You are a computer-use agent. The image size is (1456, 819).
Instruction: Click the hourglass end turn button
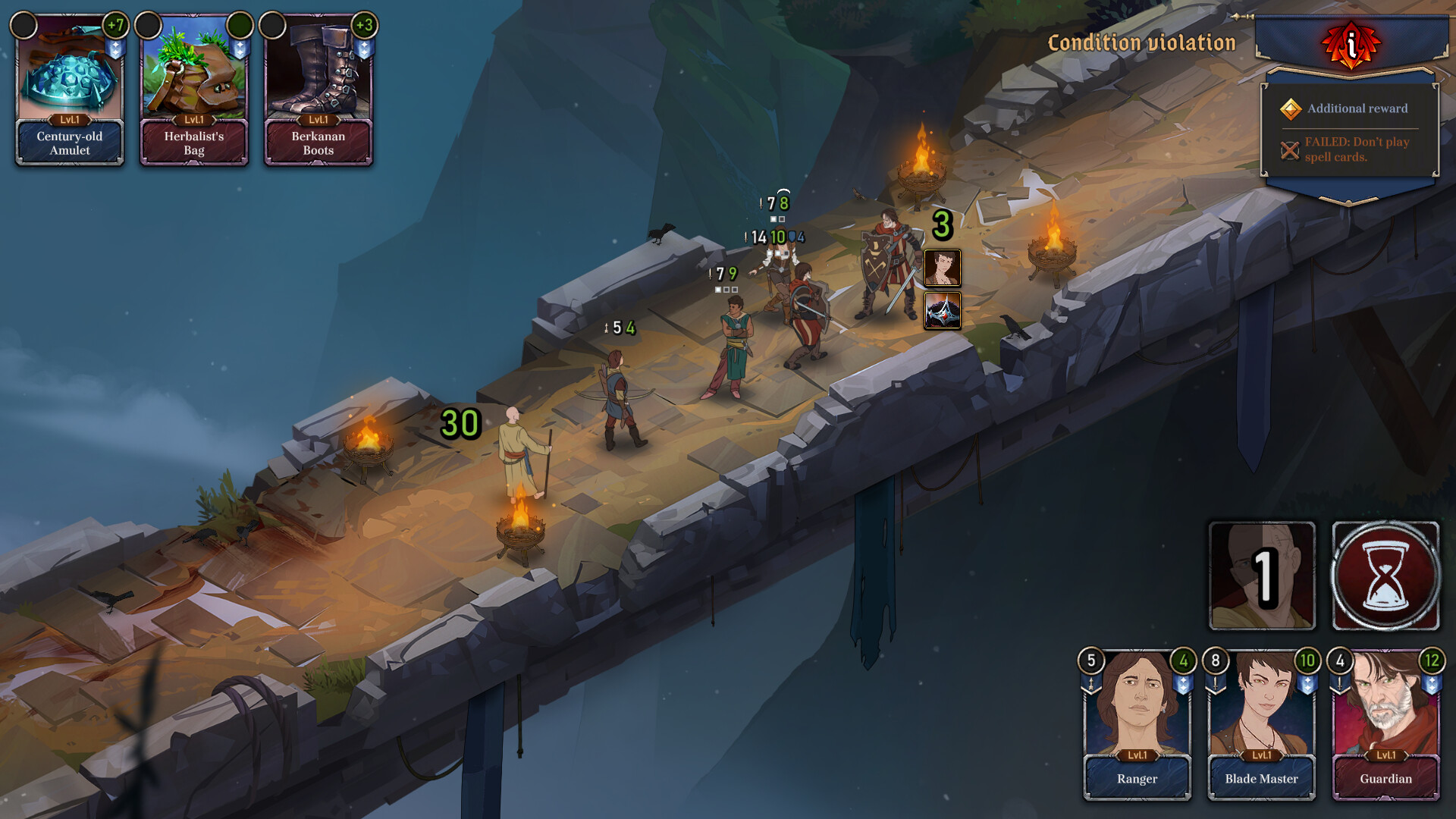(x=1385, y=576)
